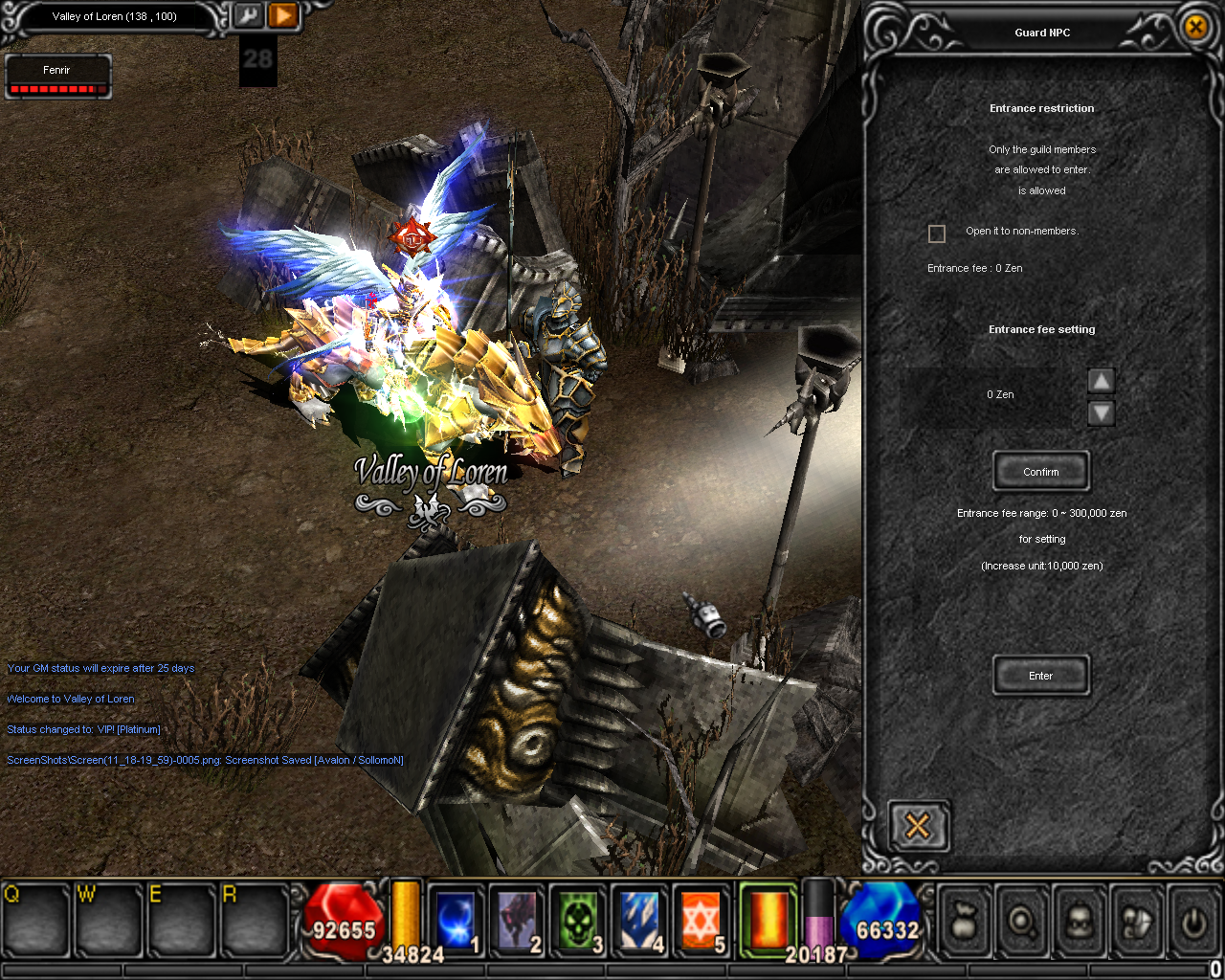Click the magnifying glass icon

click(x=1022, y=922)
